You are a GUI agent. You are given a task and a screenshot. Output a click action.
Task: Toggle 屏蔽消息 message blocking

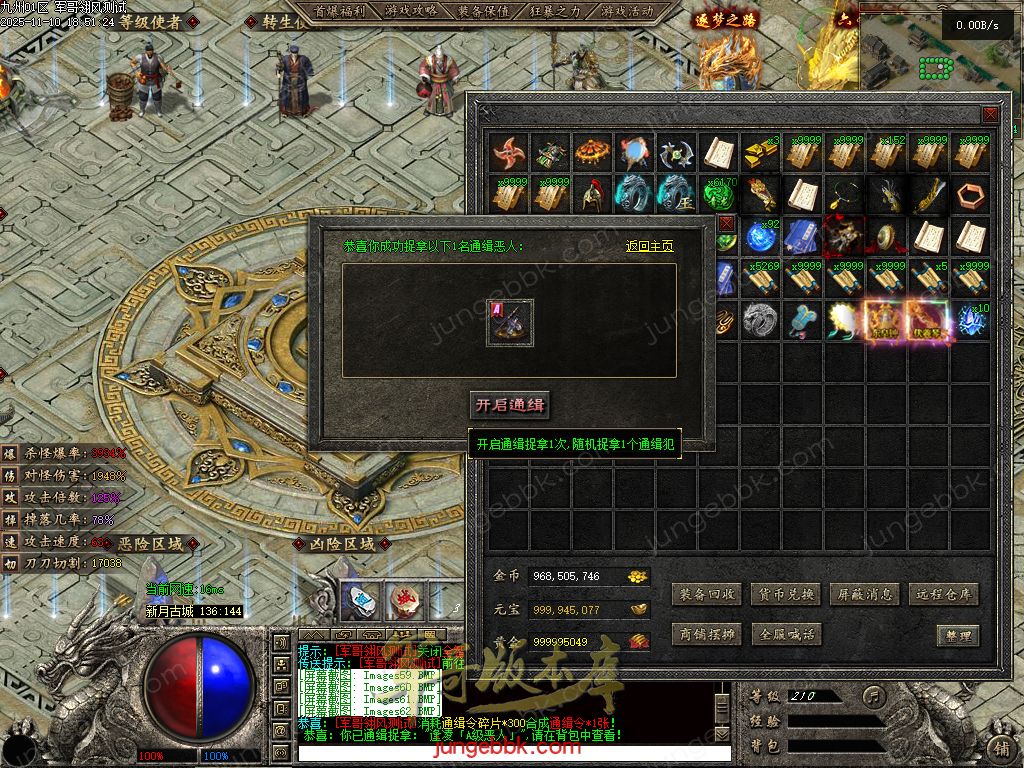tap(865, 594)
